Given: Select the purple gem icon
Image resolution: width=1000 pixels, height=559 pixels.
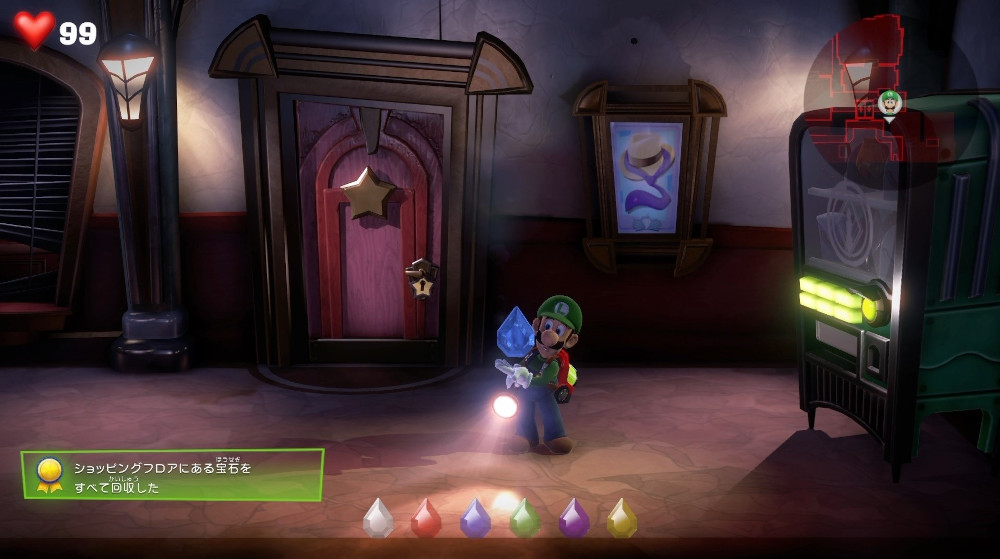Looking at the screenshot, I should [x=573, y=518].
